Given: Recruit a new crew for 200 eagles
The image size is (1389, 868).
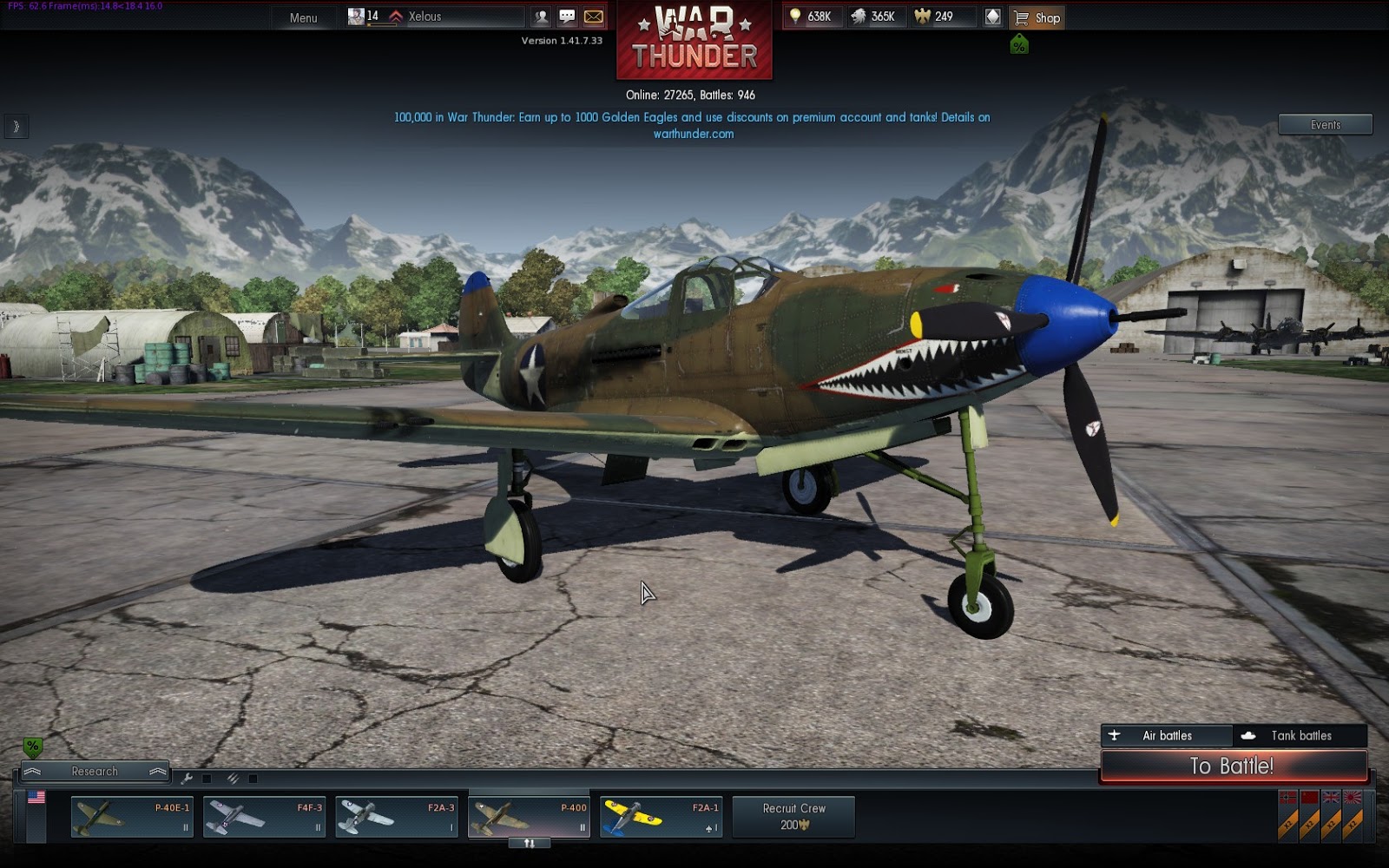Looking at the screenshot, I should (x=793, y=817).
